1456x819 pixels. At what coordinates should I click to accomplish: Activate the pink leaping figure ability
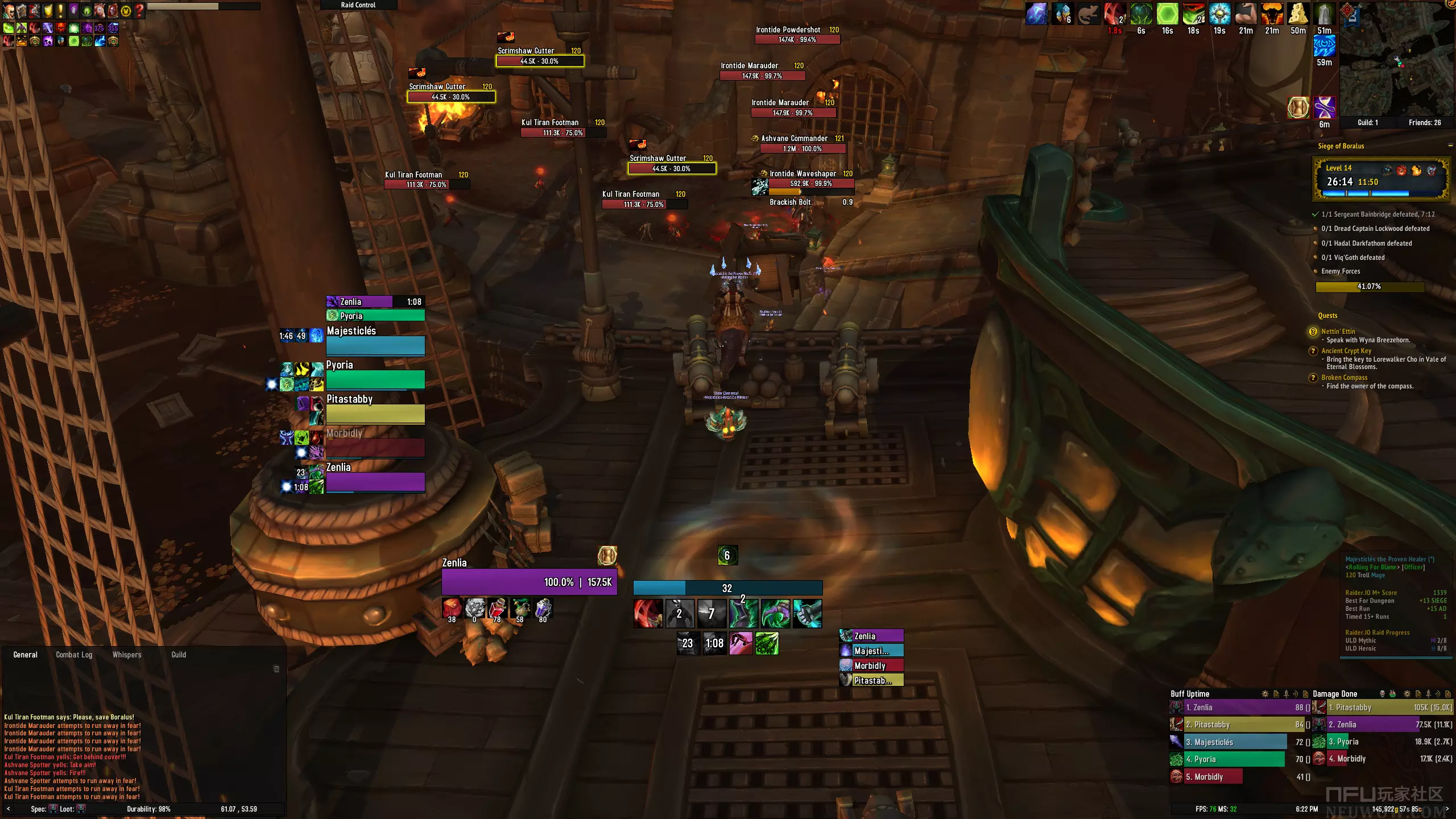point(741,643)
